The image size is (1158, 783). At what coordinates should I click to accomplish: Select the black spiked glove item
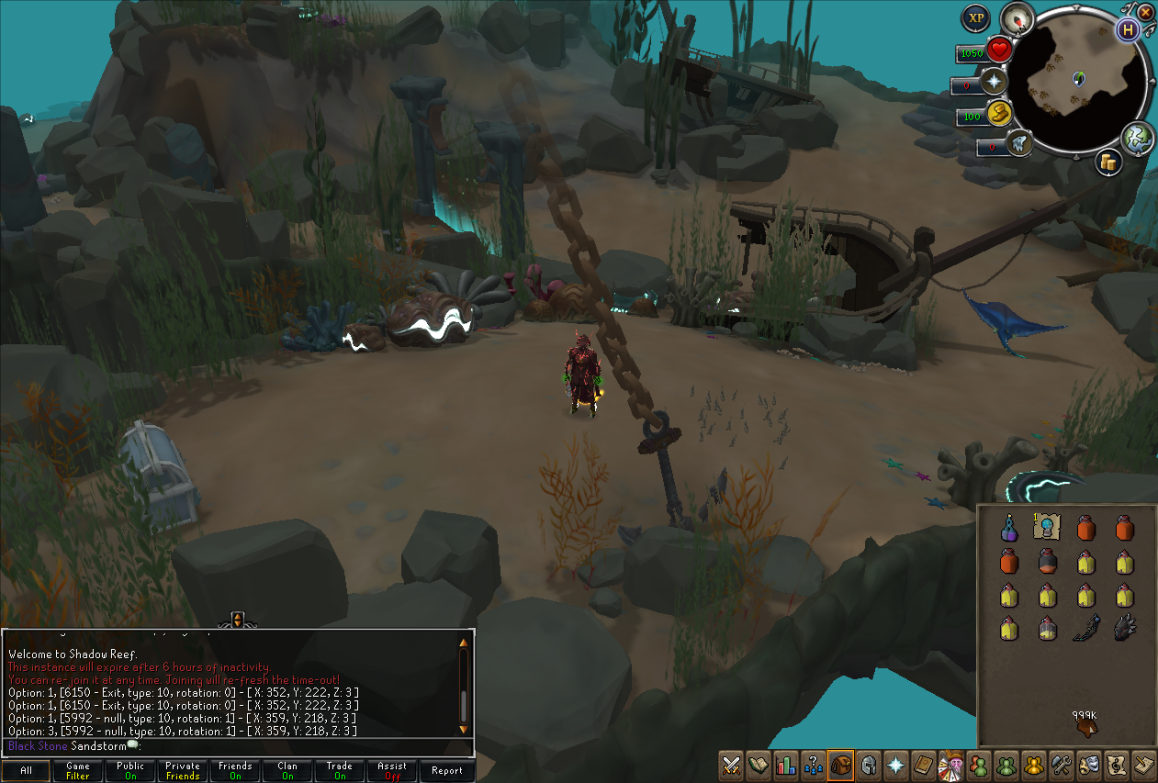(1124, 628)
